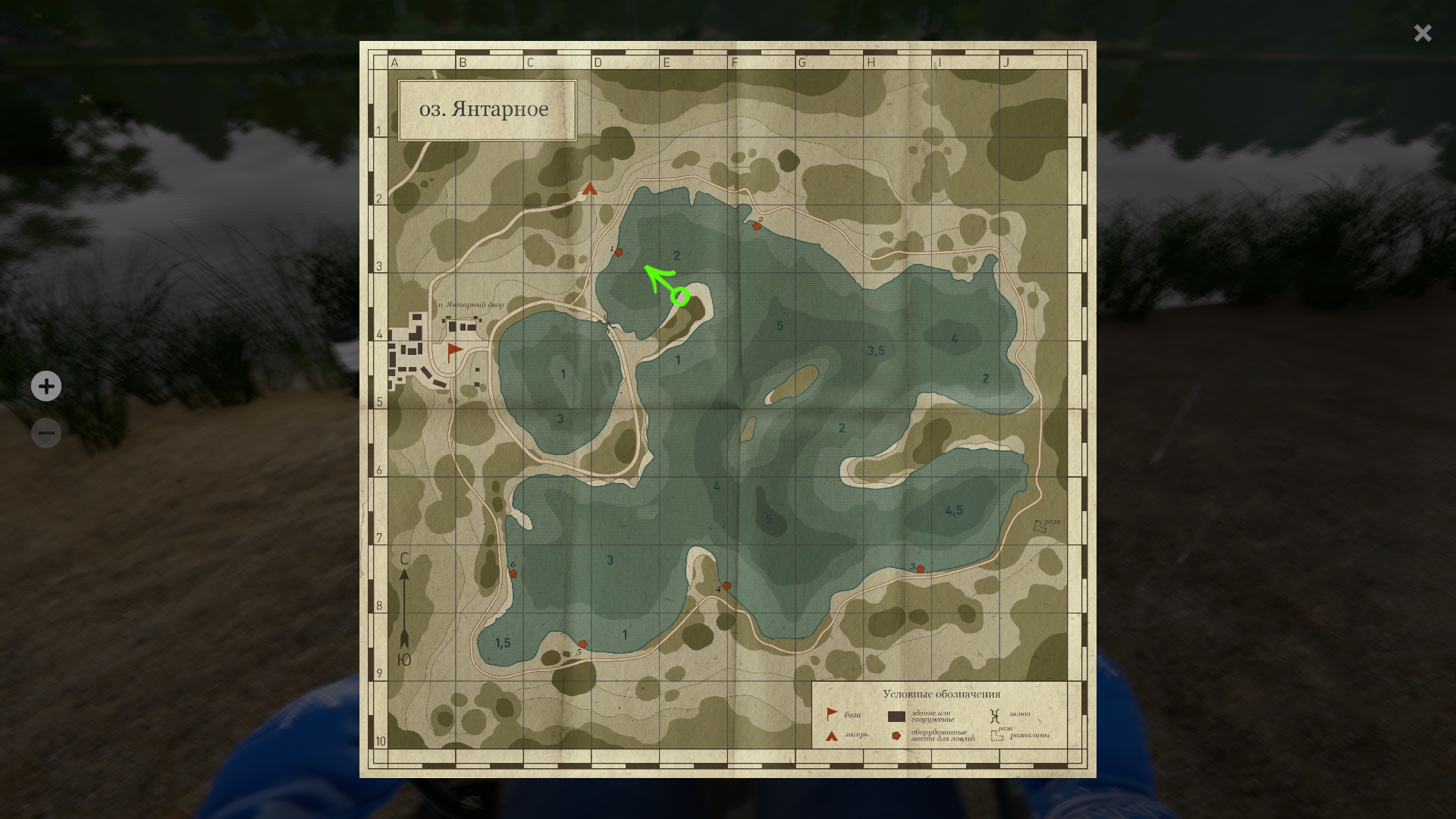
Task: Select fishing spot marker number 4
Action: pyautogui.click(x=726, y=585)
